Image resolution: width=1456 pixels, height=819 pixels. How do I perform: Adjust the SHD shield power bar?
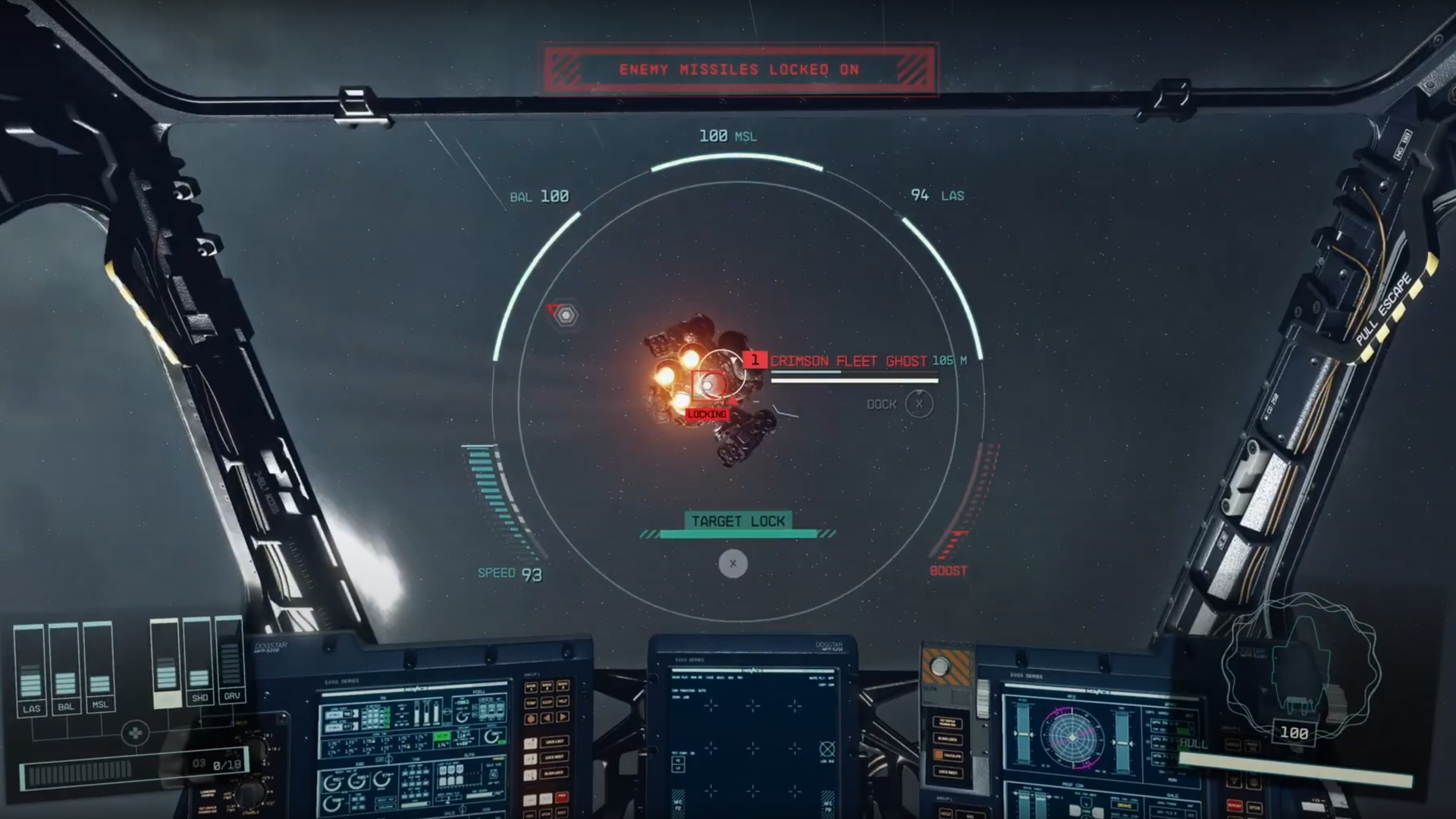pyautogui.click(x=200, y=679)
